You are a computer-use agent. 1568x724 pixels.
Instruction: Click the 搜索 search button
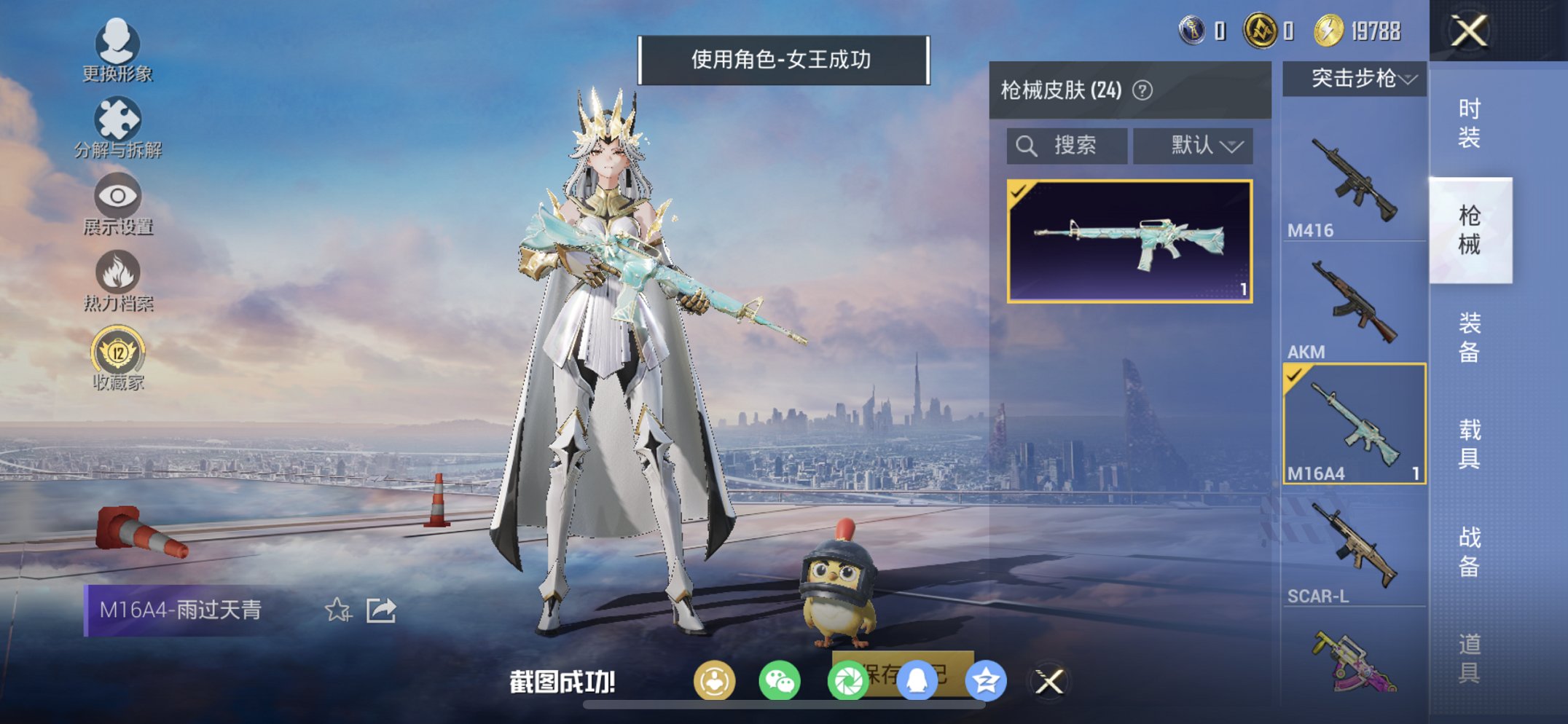coord(1067,145)
